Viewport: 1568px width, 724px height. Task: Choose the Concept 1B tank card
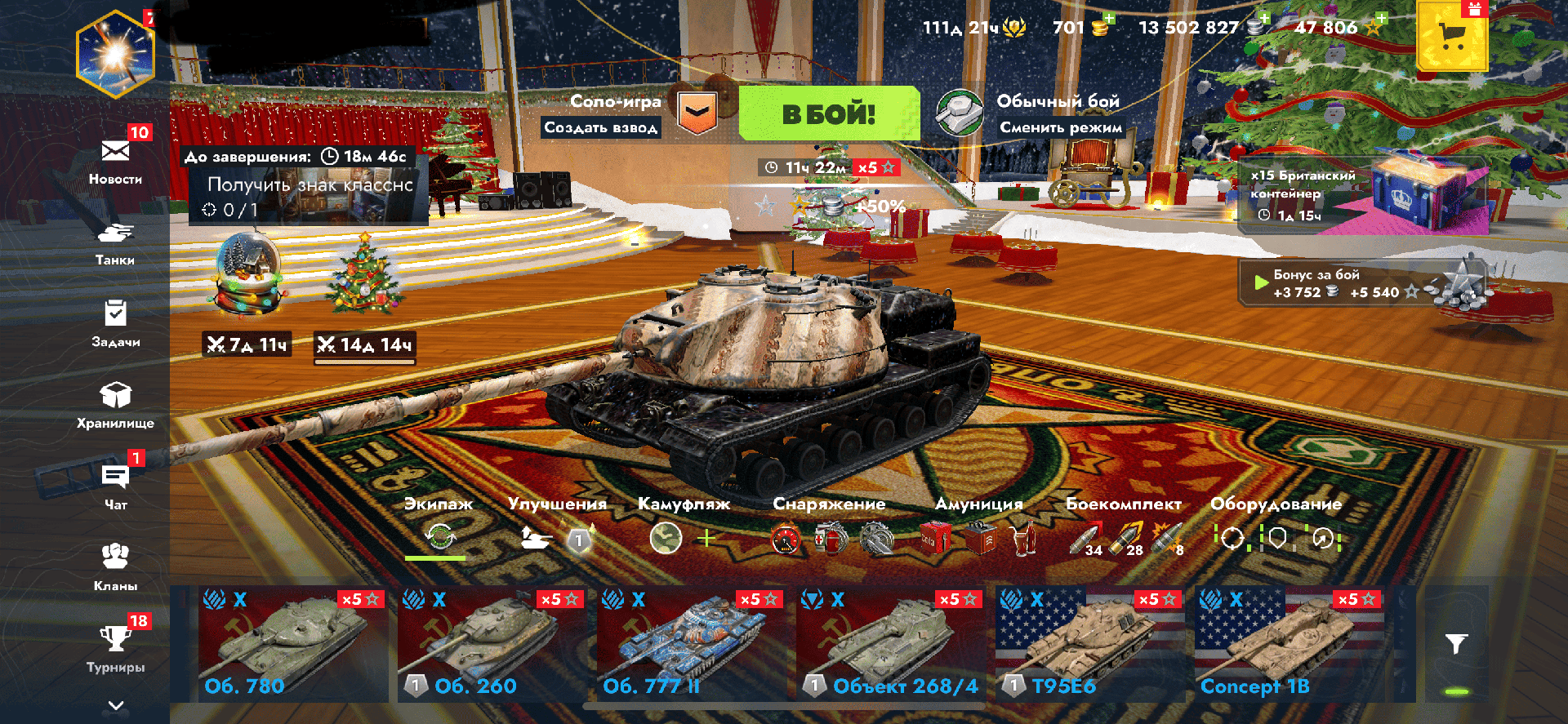pyautogui.click(x=1289, y=644)
